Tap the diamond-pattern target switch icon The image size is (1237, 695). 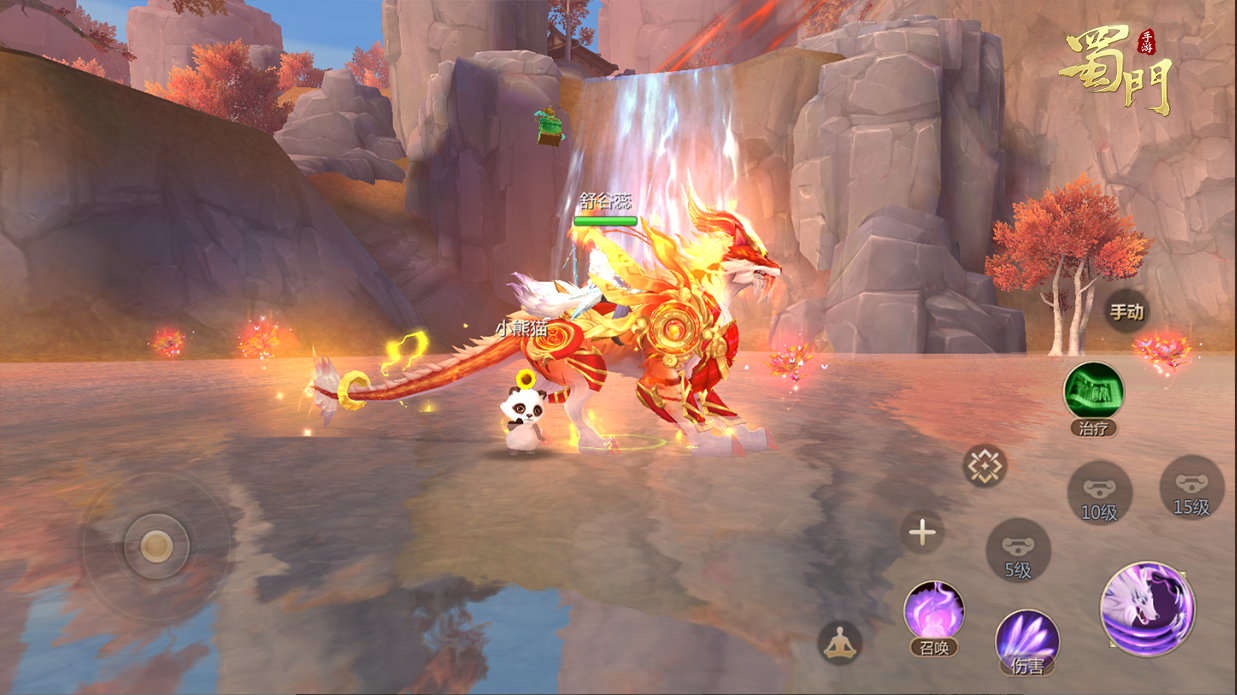(x=985, y=466)
